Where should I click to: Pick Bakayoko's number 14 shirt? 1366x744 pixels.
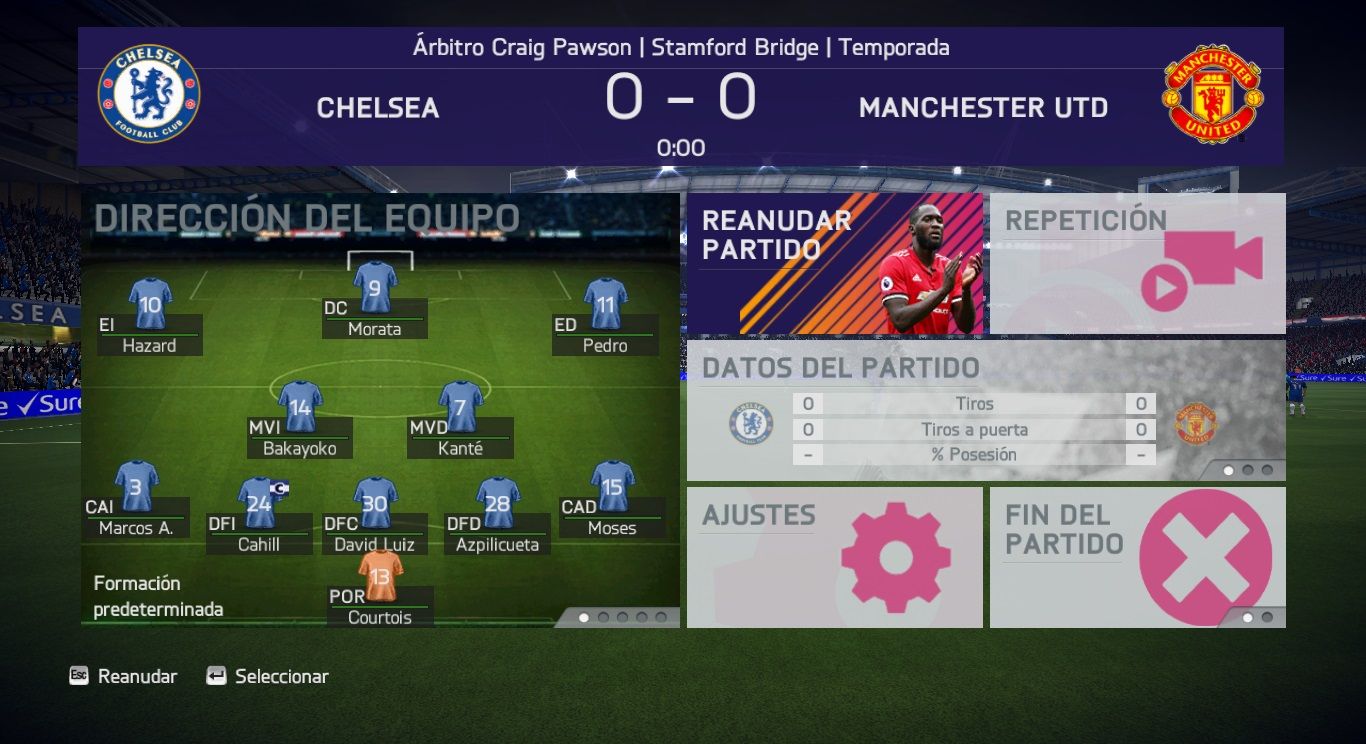pyautogui.click(x=300, y=406)
